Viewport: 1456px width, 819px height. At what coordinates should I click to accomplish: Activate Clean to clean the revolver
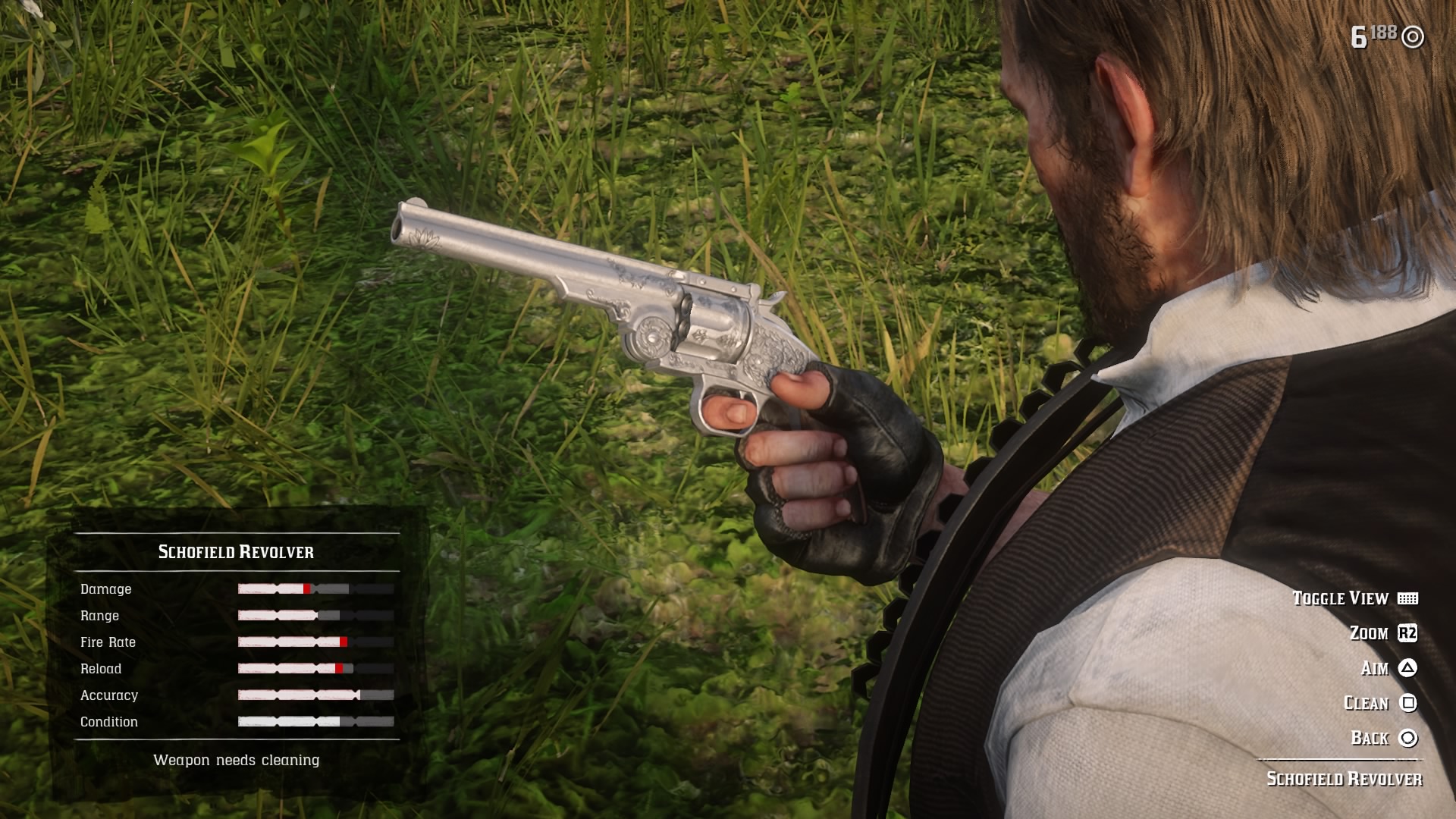[1369, 703]
